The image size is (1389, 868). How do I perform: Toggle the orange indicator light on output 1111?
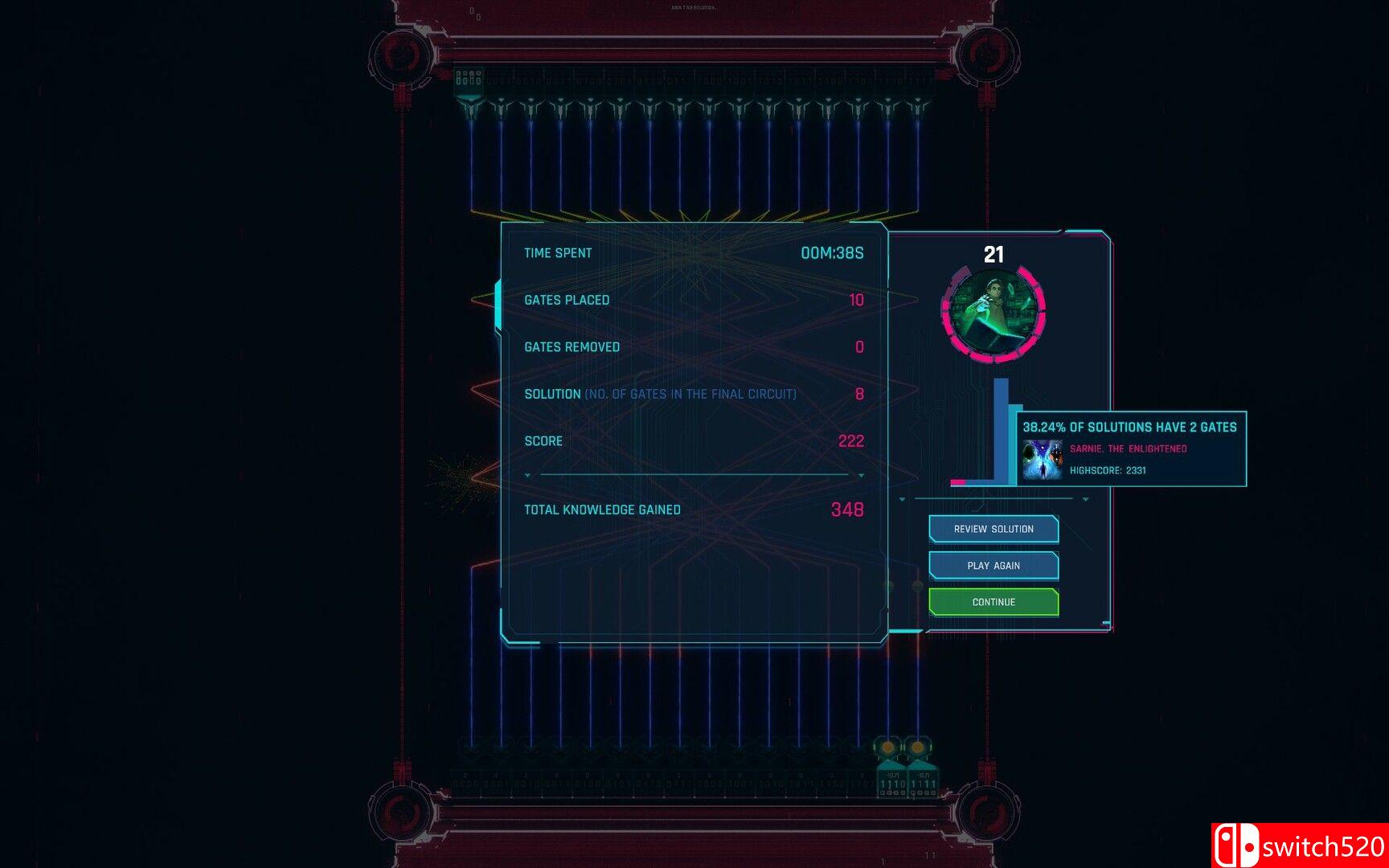point(917,747)
